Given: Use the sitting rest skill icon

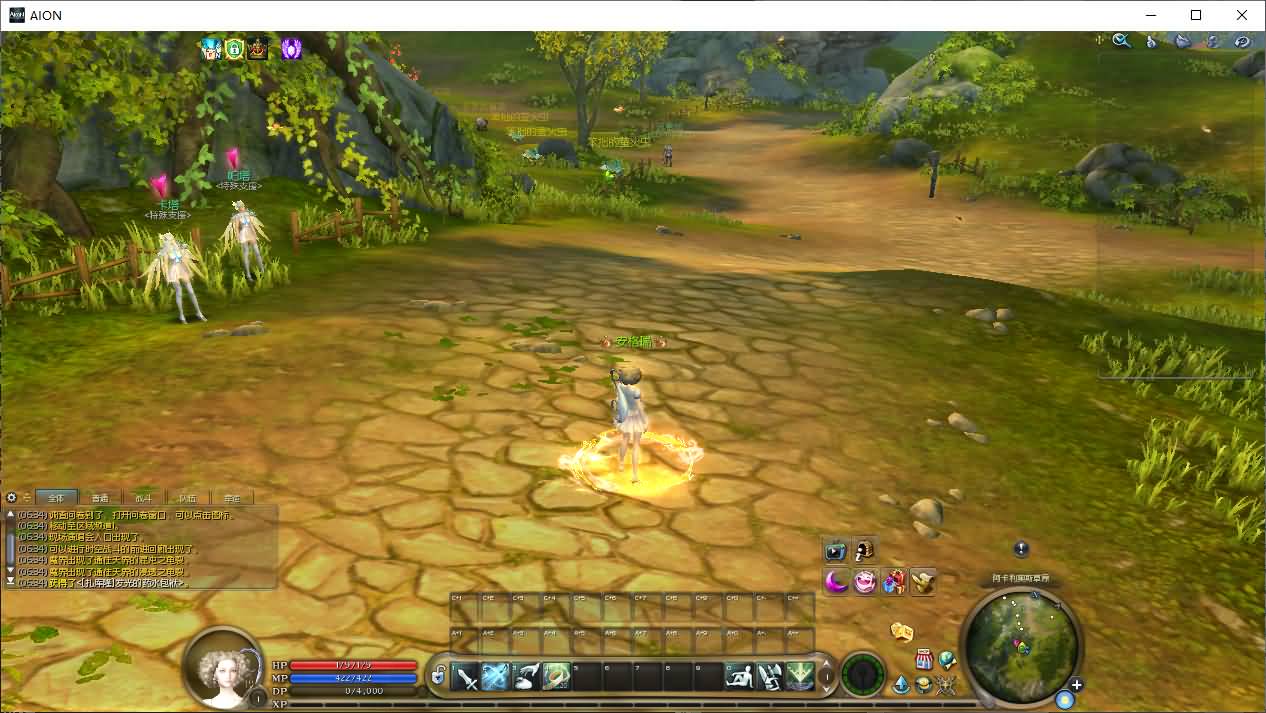Looking at the screenshot, I should pyautogui.click(x=738, y=677).
